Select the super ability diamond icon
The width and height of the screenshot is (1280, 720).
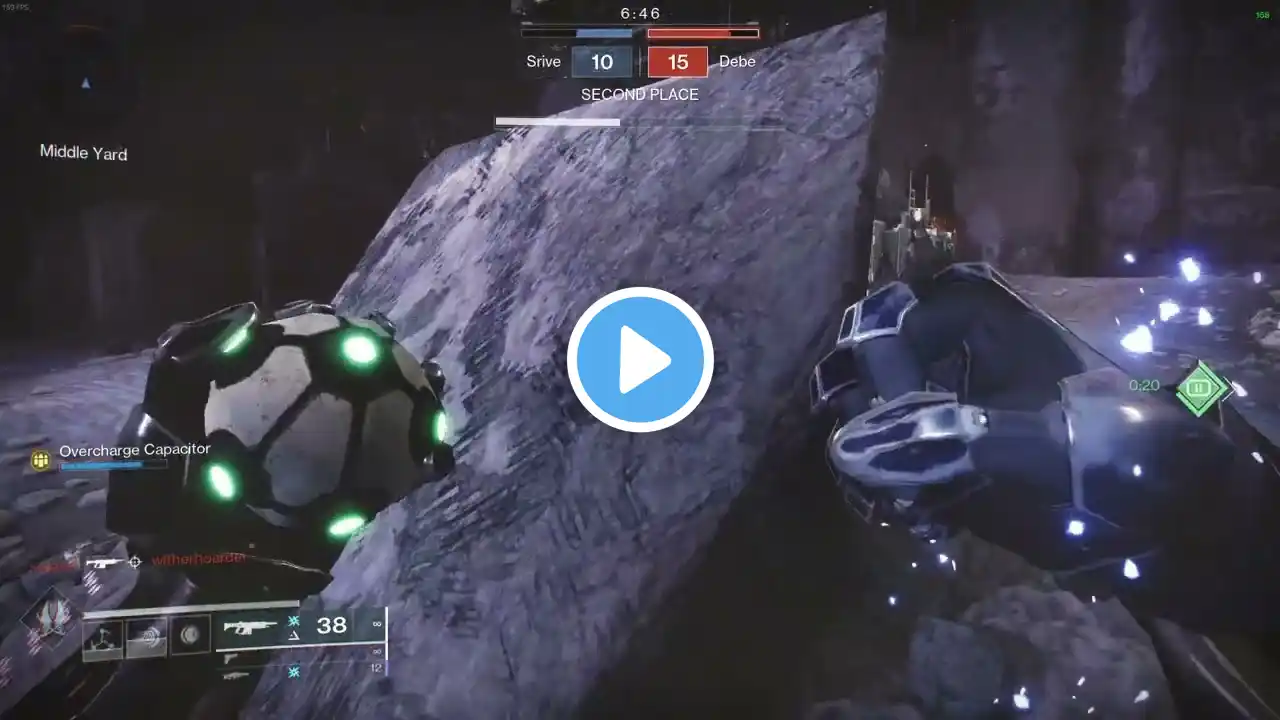point(47,620)
